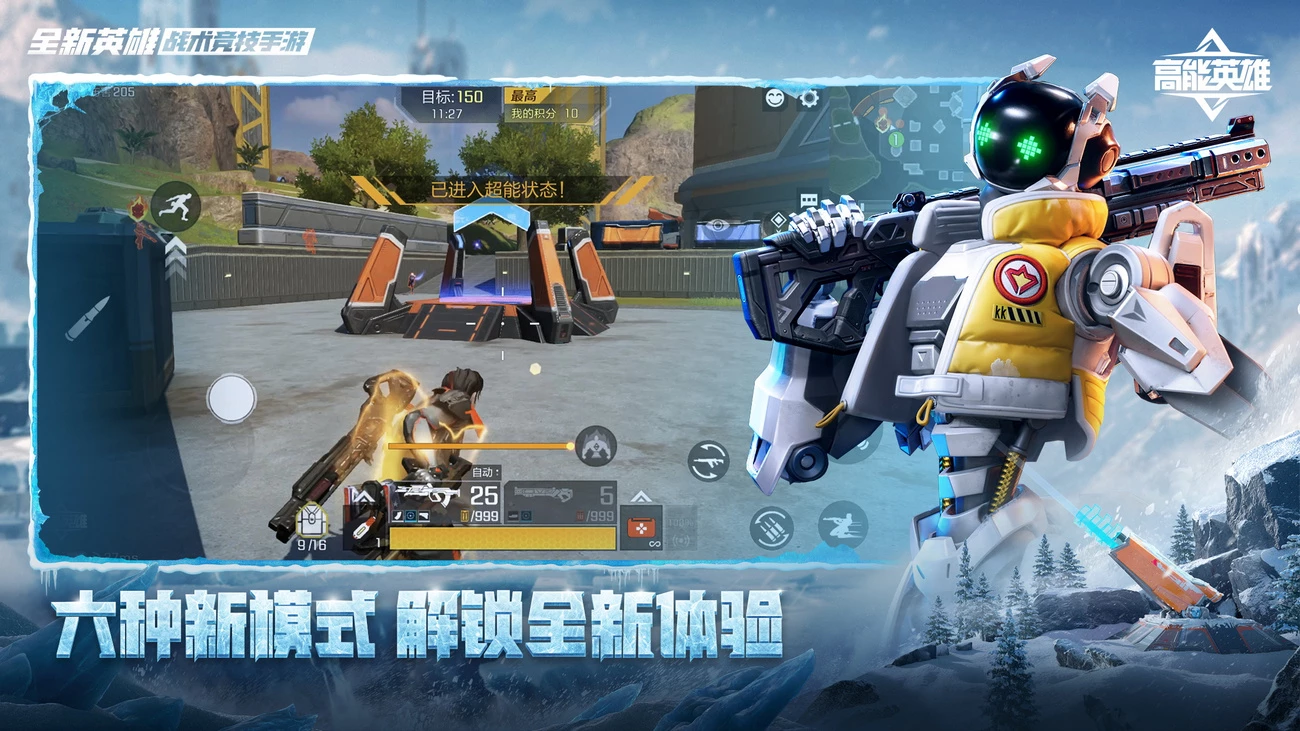This screenshot has width=1300, height=731.
Task: Use the orange medkit item slot
Action: (640, 526)
